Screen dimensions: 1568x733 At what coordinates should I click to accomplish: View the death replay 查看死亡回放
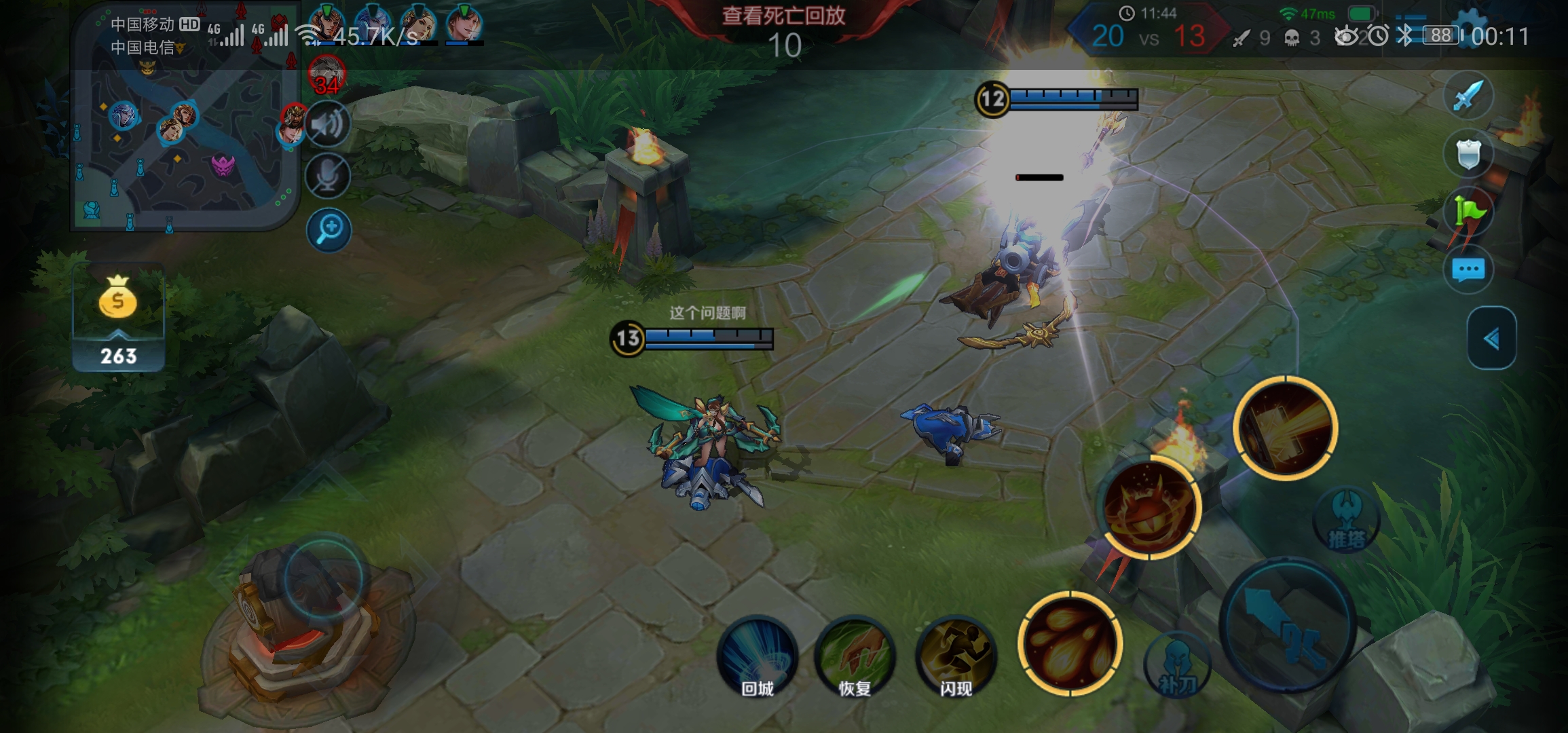[784, 16]
